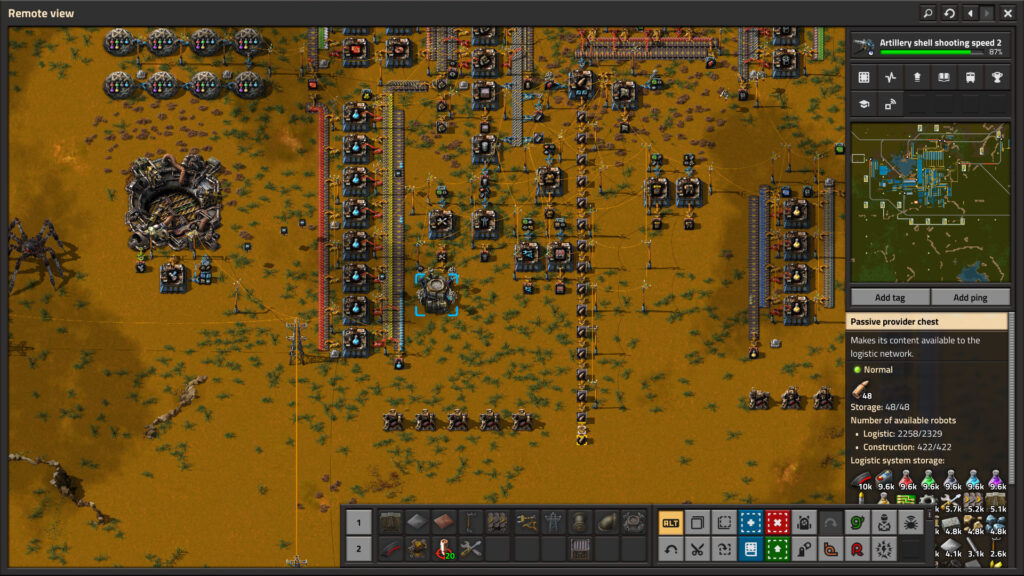Switch to quickbar row 2
The image size is (1024, 576).
358,548
